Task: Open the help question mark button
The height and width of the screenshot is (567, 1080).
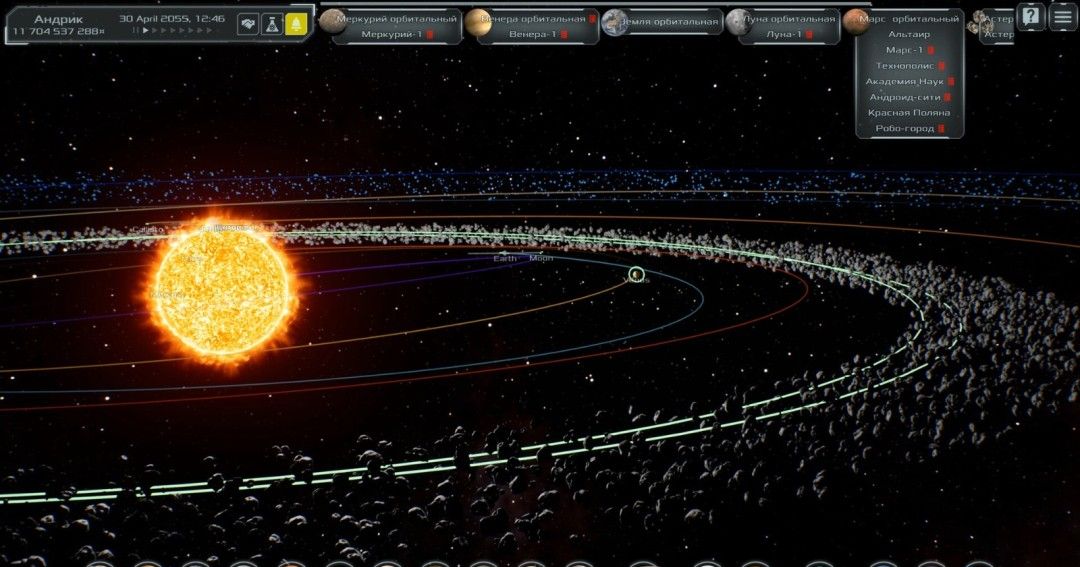Action: coord(1030,16)
